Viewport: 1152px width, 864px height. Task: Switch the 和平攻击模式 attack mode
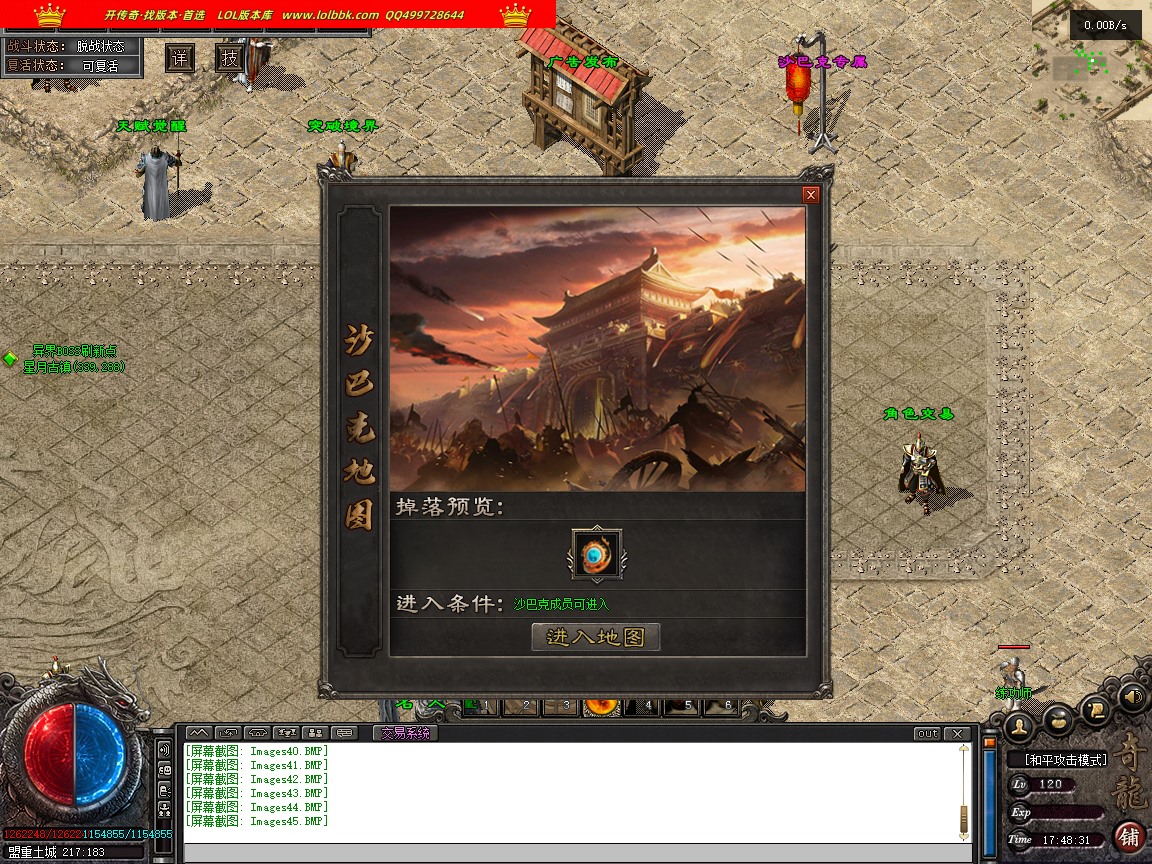(1065, 760)
